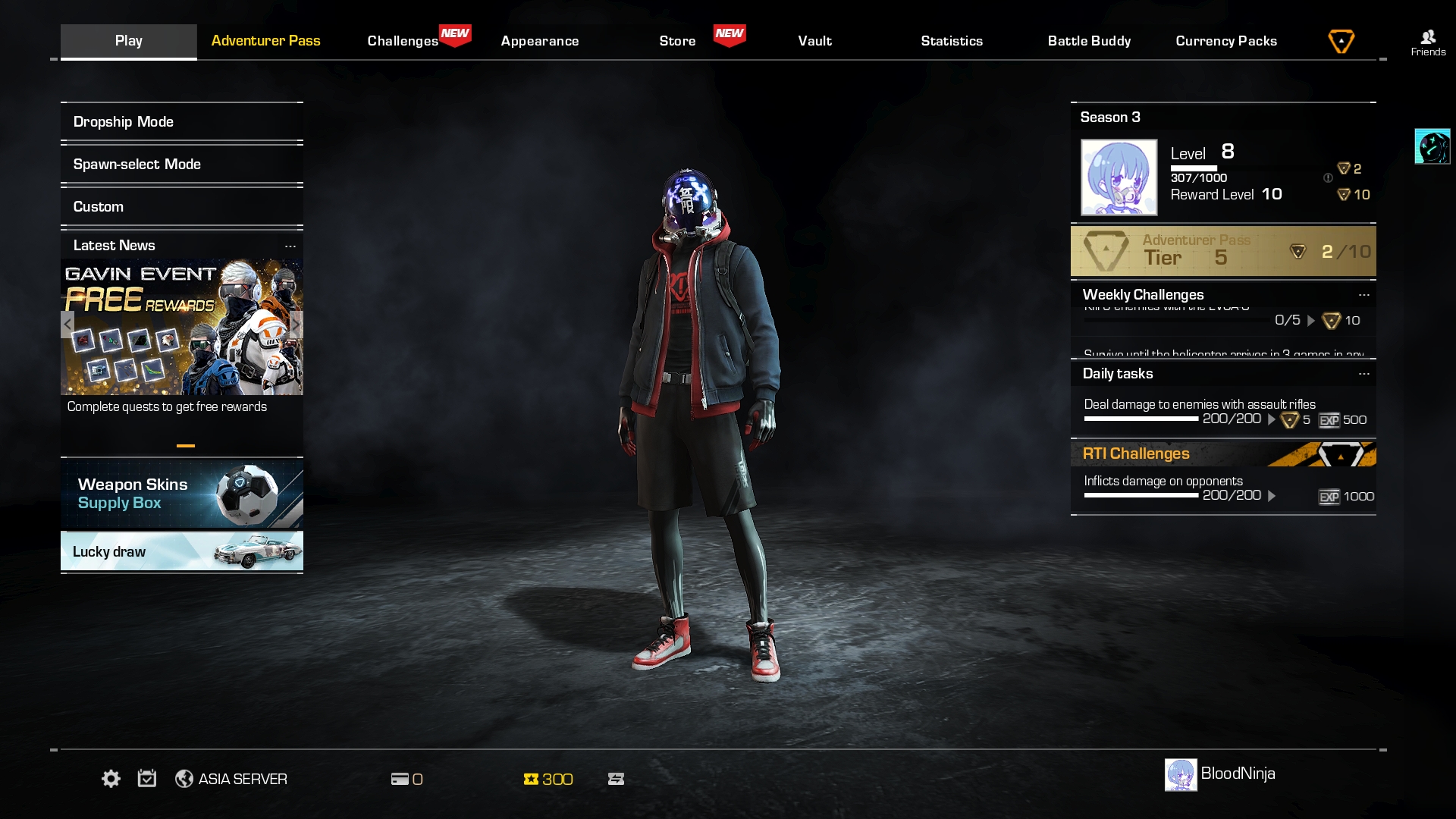Screen dimensions: 1456x819
Task: Start a Custom game
Action: click(182, 207)
